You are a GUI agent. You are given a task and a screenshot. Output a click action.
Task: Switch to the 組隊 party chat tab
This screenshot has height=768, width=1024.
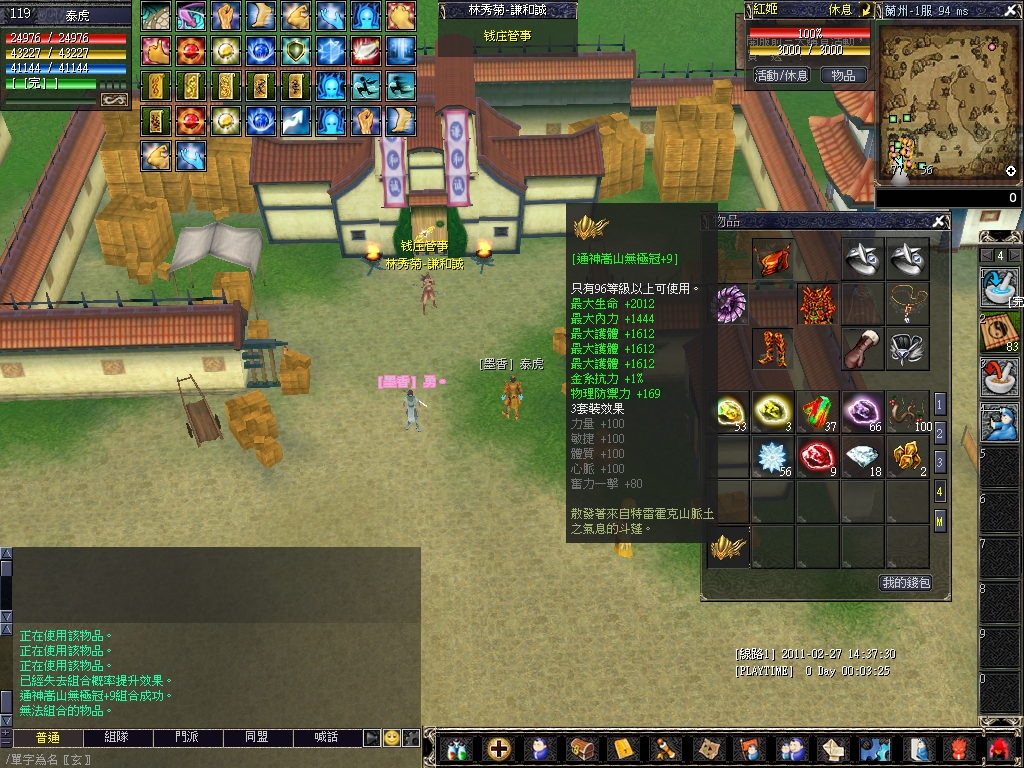[x=116, y=737]
